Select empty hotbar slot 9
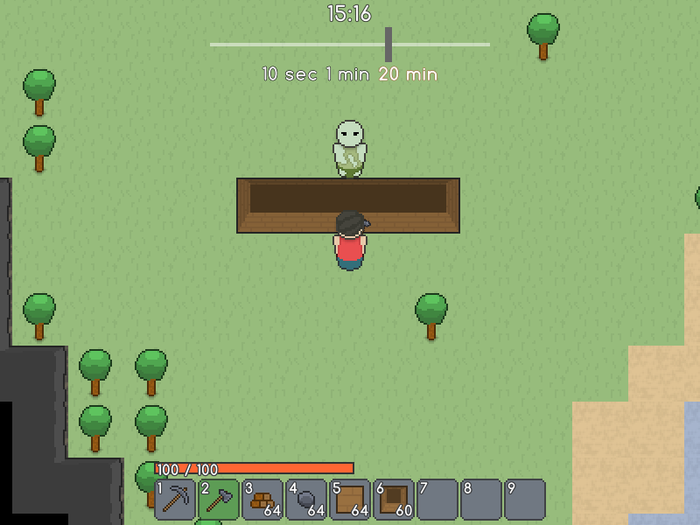700x525 pixels. [525, 499]
